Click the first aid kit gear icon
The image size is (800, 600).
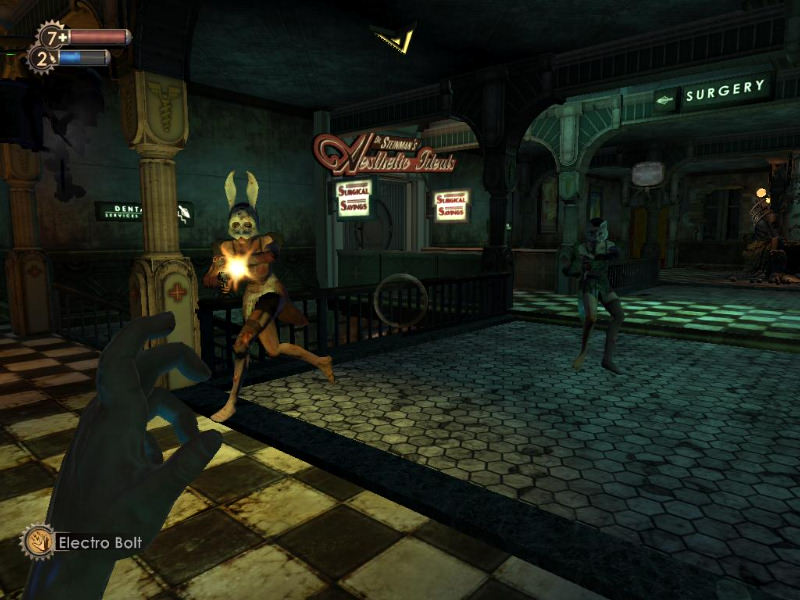pyautogui.click(x=52, y=37)
